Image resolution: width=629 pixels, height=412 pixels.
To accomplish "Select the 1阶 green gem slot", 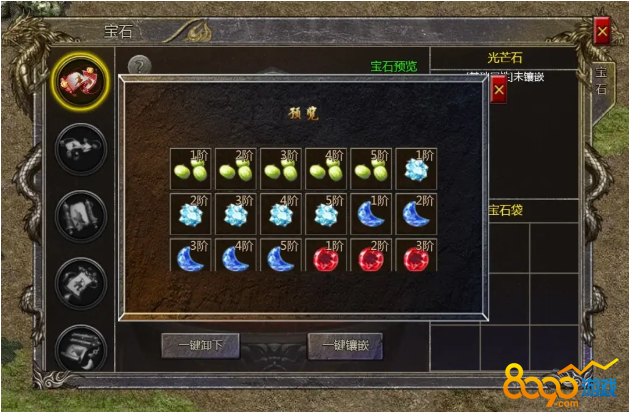I will tap(190, 168).
